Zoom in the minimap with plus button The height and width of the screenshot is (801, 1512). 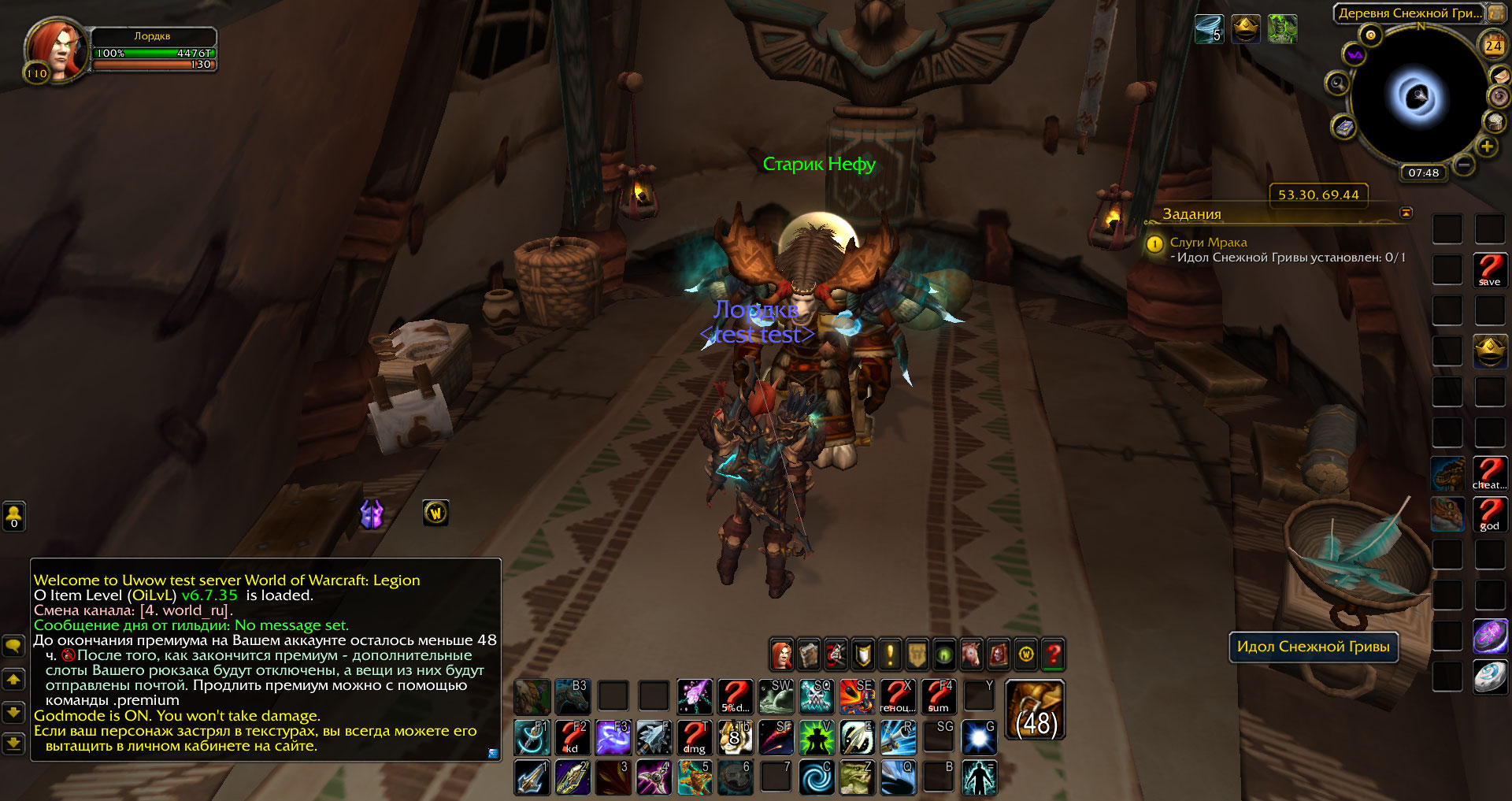pyautogui.click(x=1487, y=146)
